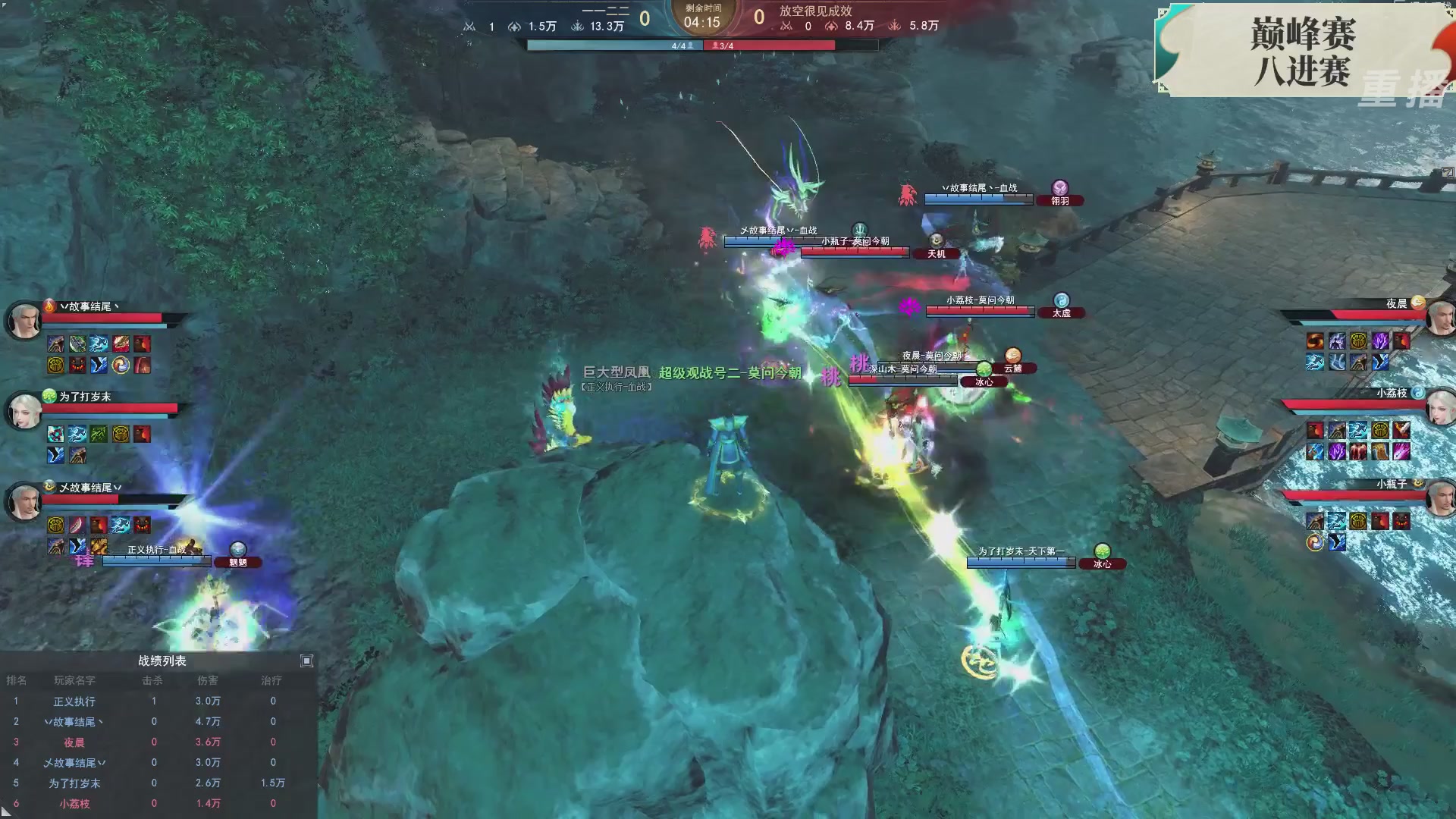Click the 伤害 column header in the scoreboard

coord(207,680)
